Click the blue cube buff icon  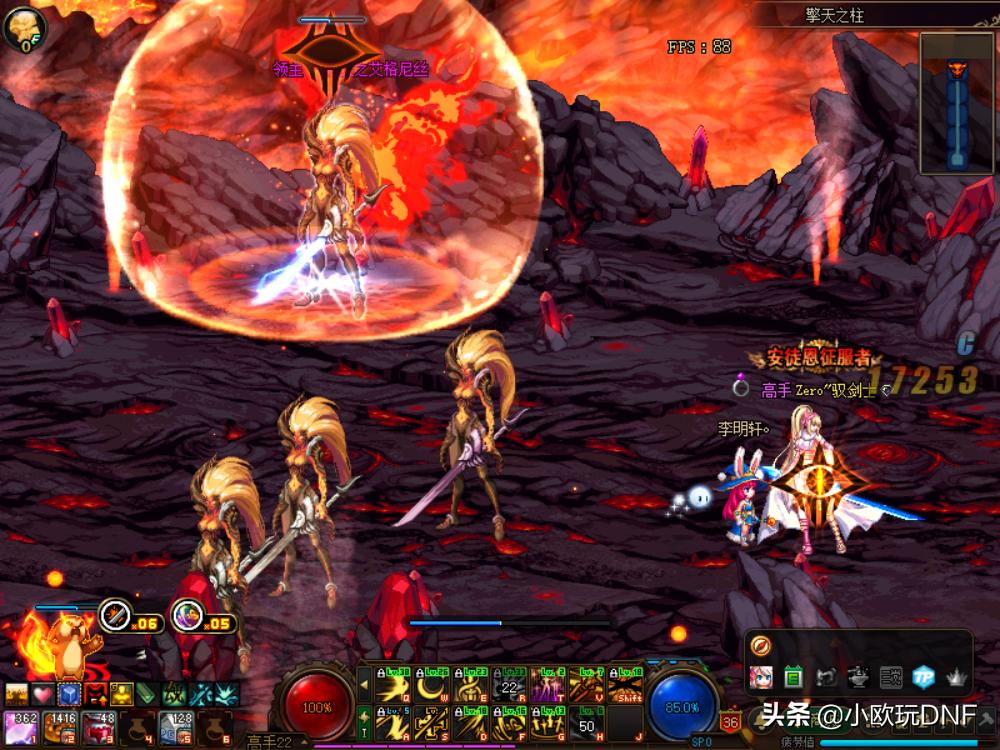(x=68, y=693)
